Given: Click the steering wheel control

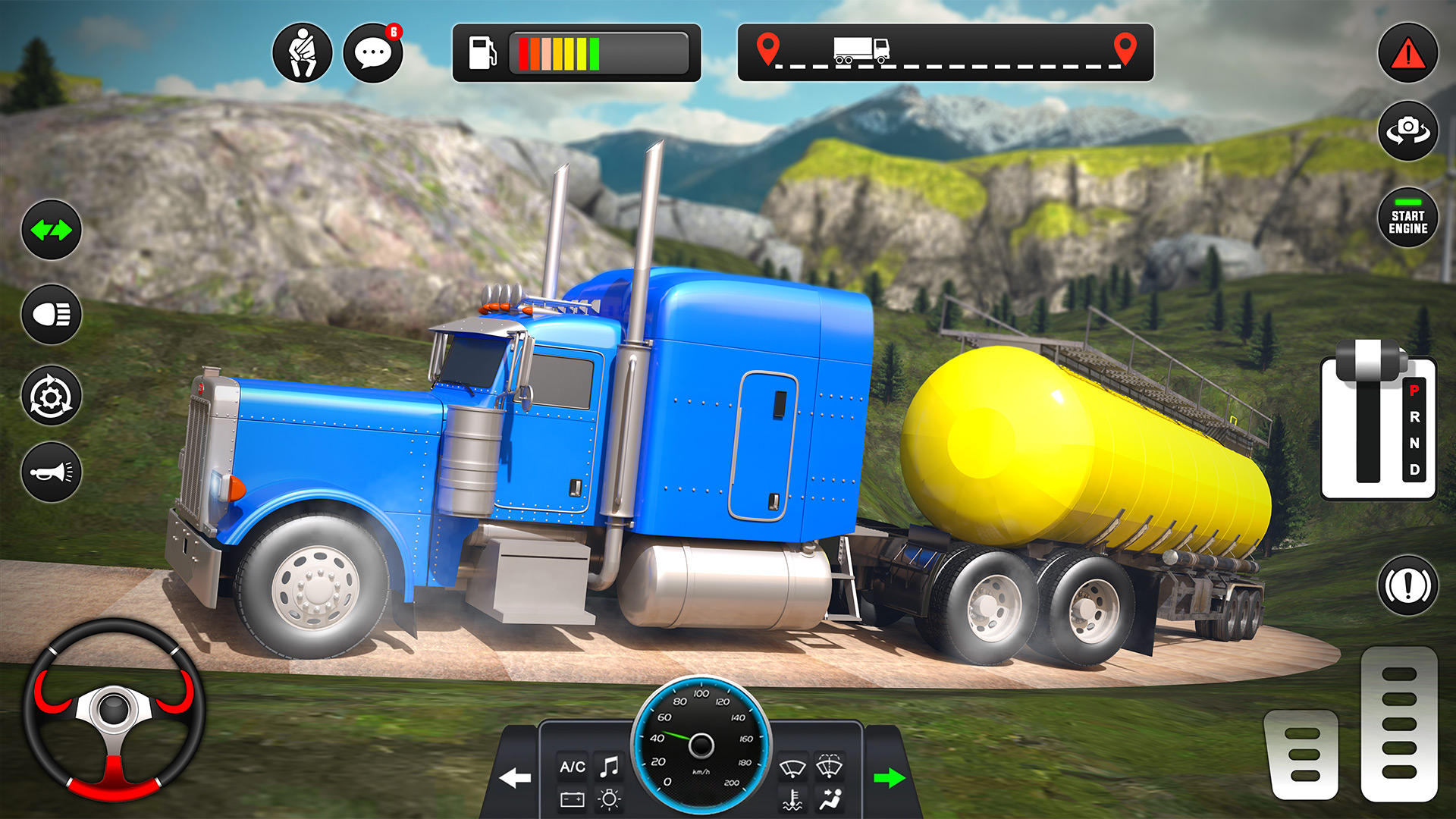Looking at the screenshot, I should point(114,711).
